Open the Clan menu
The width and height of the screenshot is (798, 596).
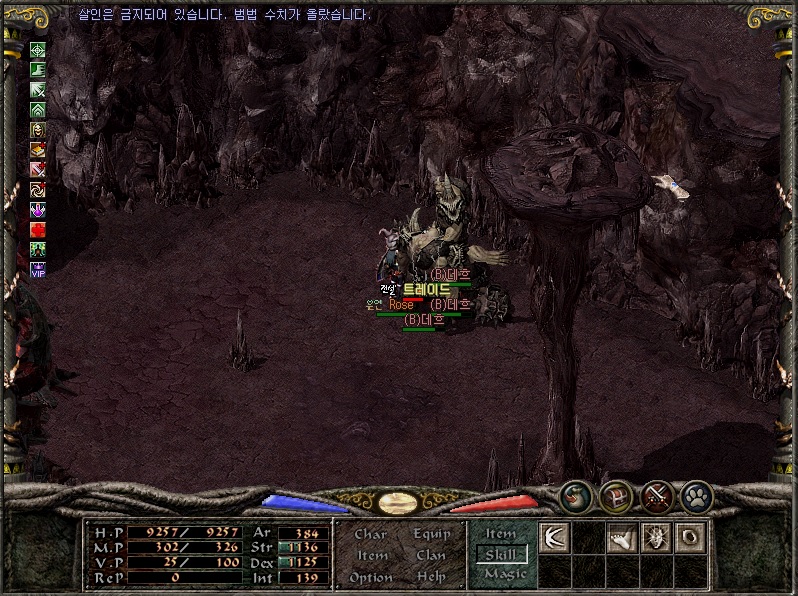click(431, 555)
